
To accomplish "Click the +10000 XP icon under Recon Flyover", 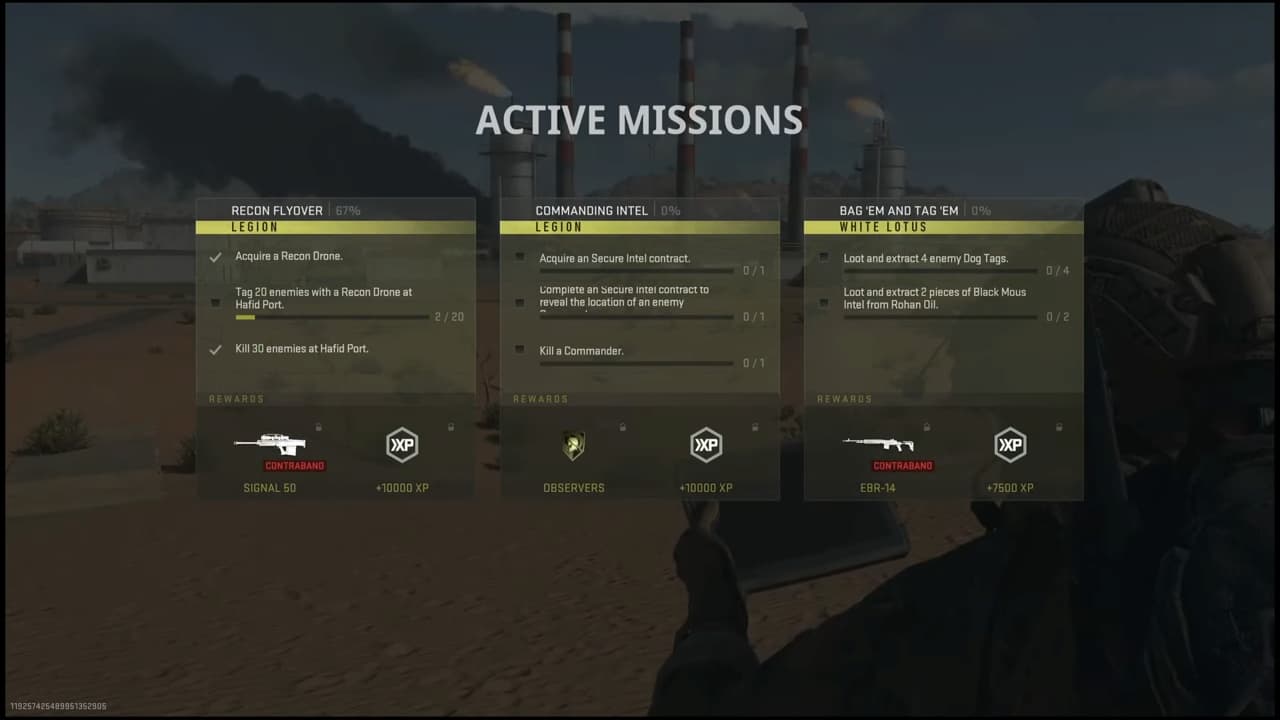I will pyautogui.click(x=402, y=445).
